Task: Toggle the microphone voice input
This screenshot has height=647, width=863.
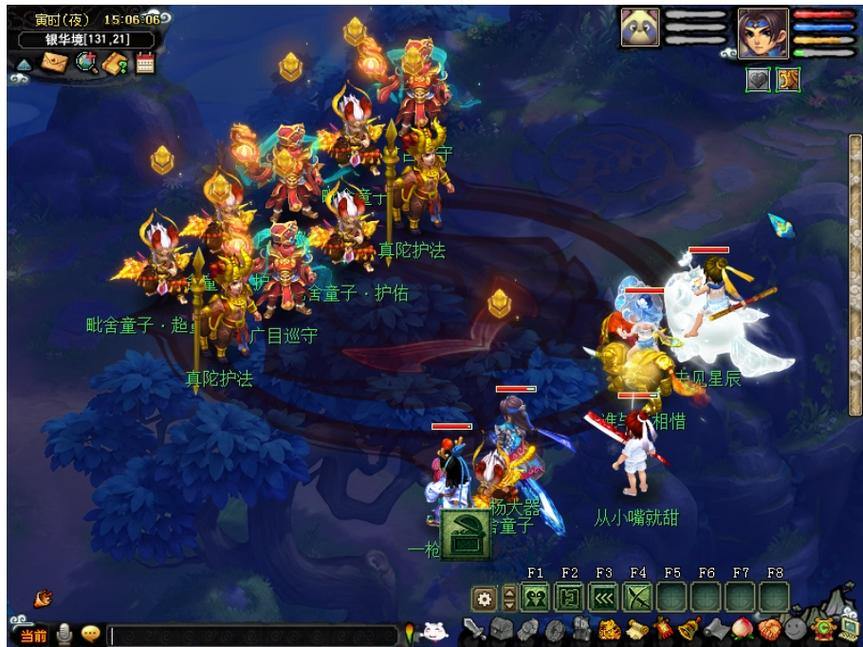Action: click(x=65, y=634)
